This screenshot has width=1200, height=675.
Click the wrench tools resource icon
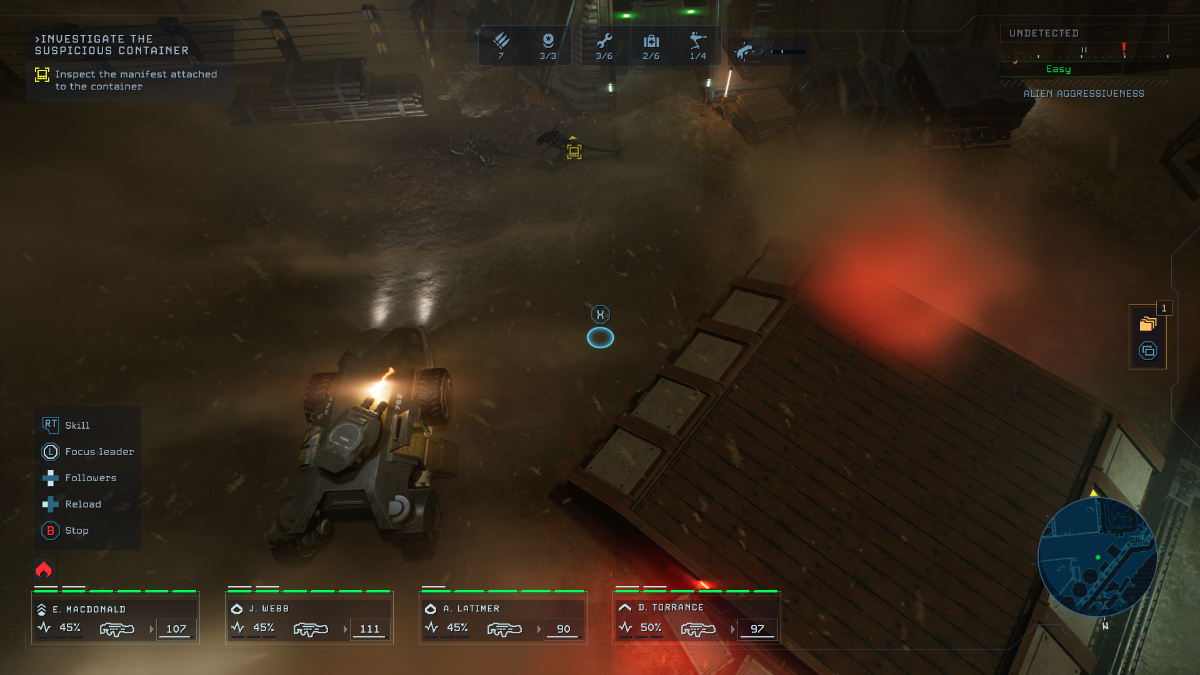pyautogui.click(x=604, y=41)
